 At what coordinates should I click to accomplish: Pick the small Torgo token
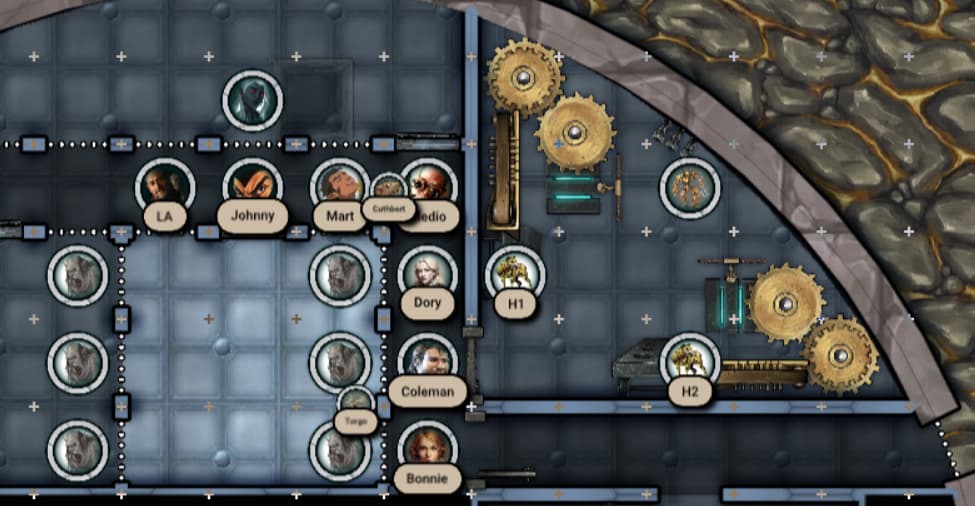click(x=356, y=402)
